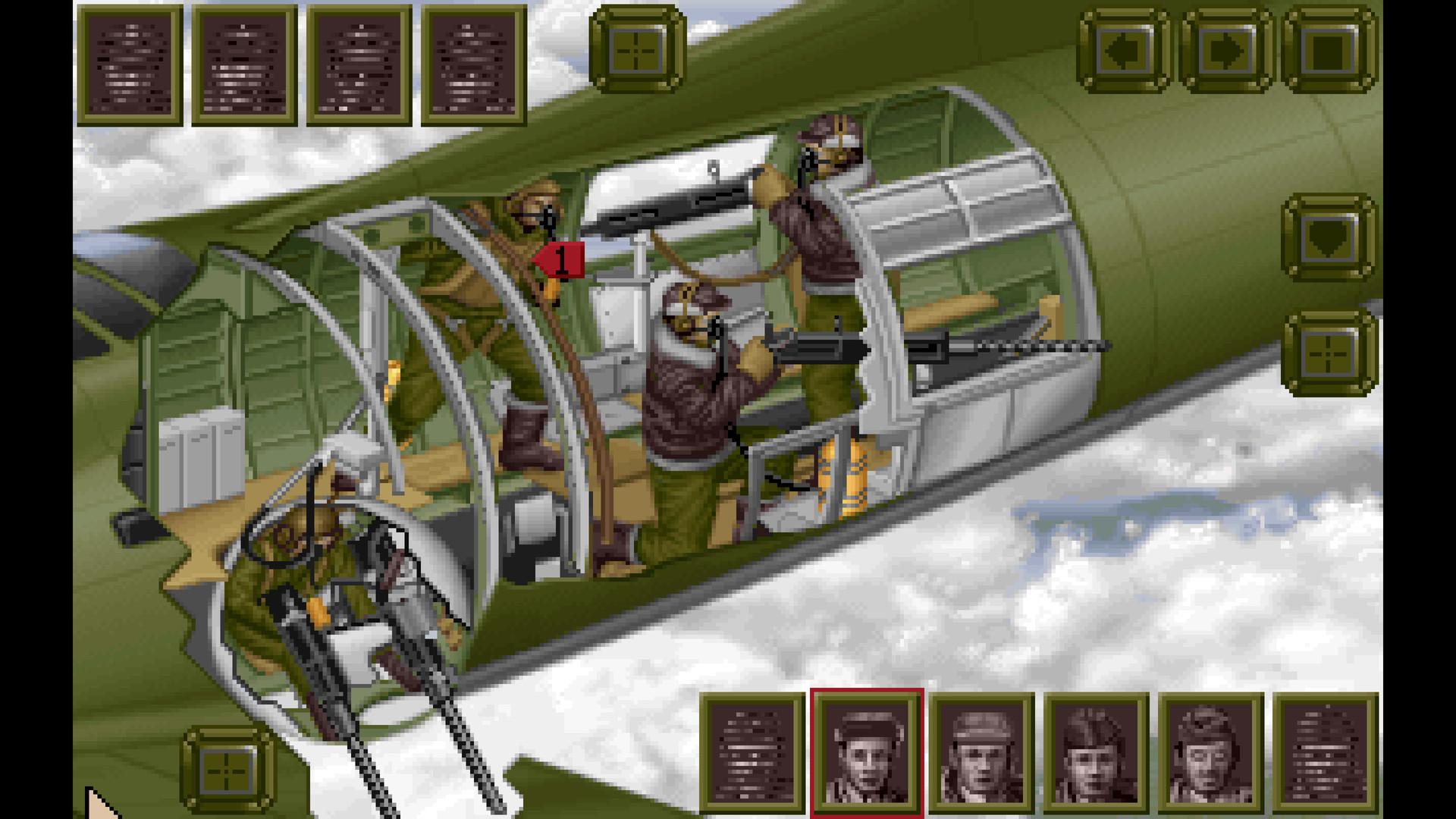Viewport: 1456px width, 819px height.
Task: Open the first crew roster panel top-left
Action: point(130,64)
